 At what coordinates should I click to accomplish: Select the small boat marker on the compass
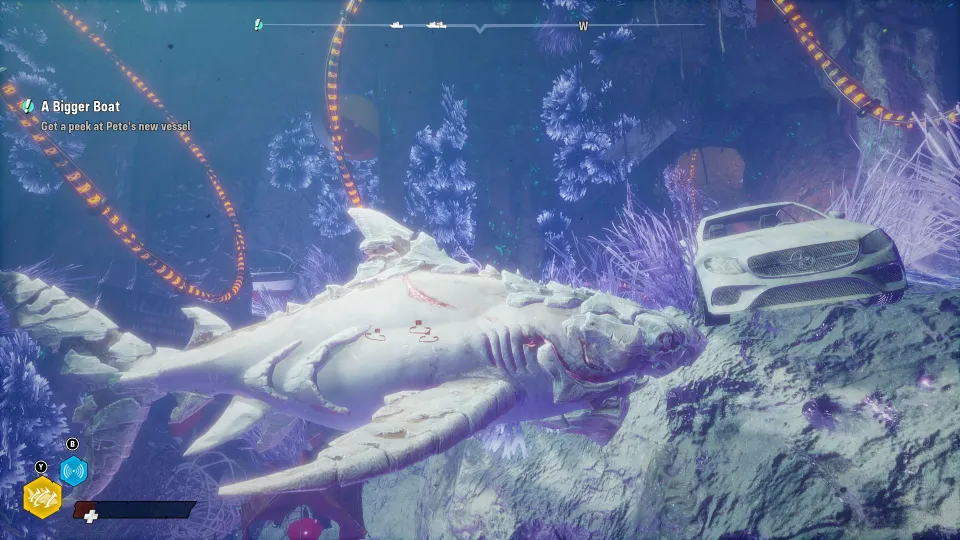tap(397, 24)
